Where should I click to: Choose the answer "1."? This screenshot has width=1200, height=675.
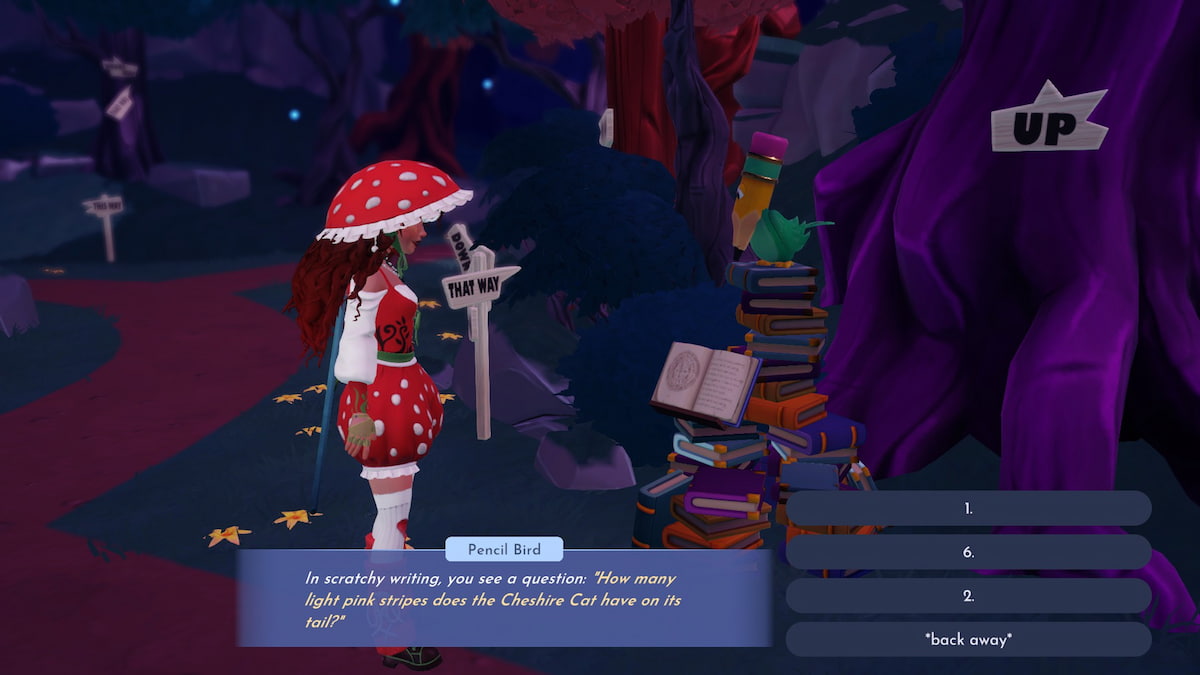tap(968, 508)
